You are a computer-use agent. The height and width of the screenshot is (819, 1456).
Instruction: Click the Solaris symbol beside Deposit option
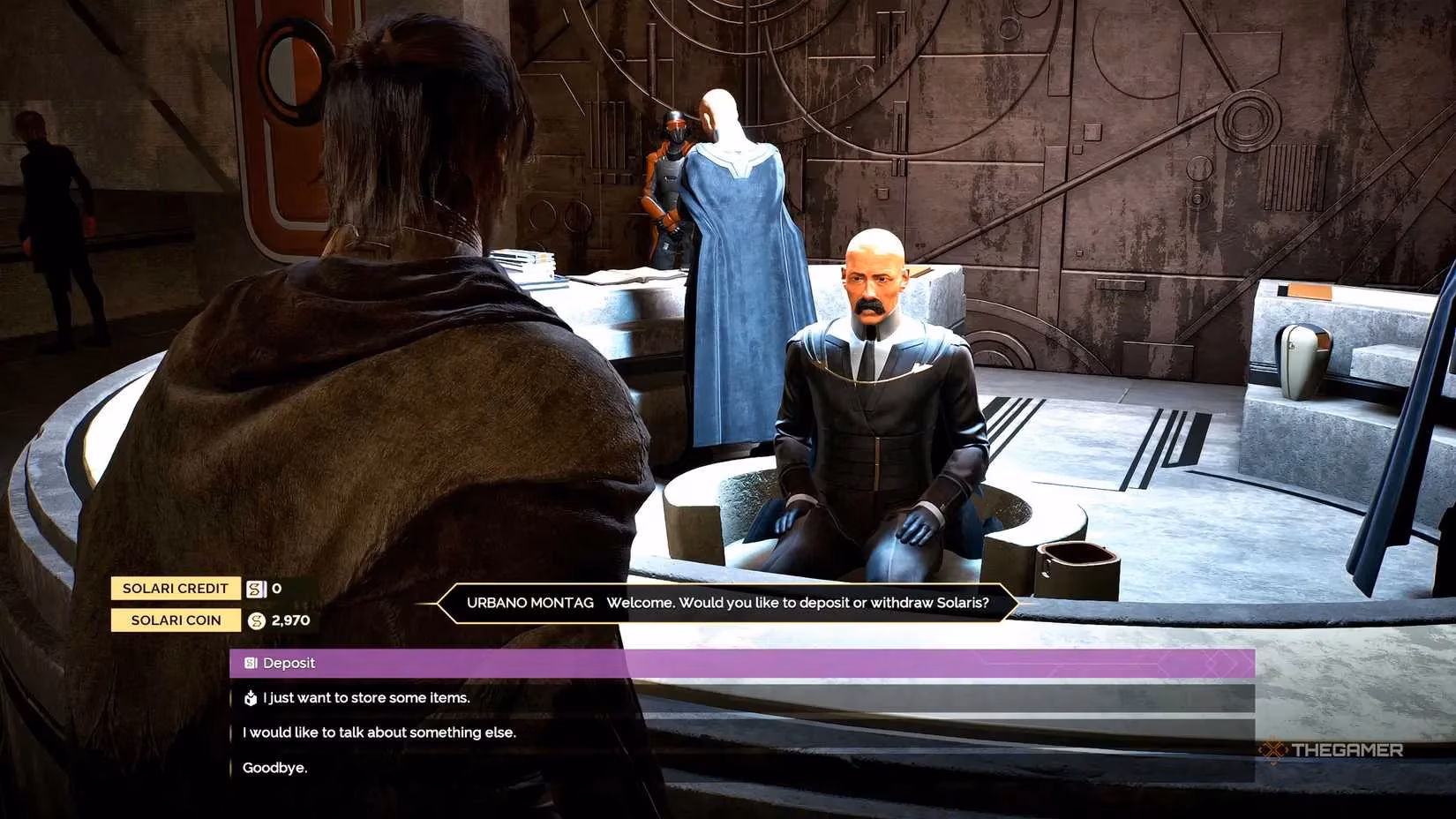(249, 663)
